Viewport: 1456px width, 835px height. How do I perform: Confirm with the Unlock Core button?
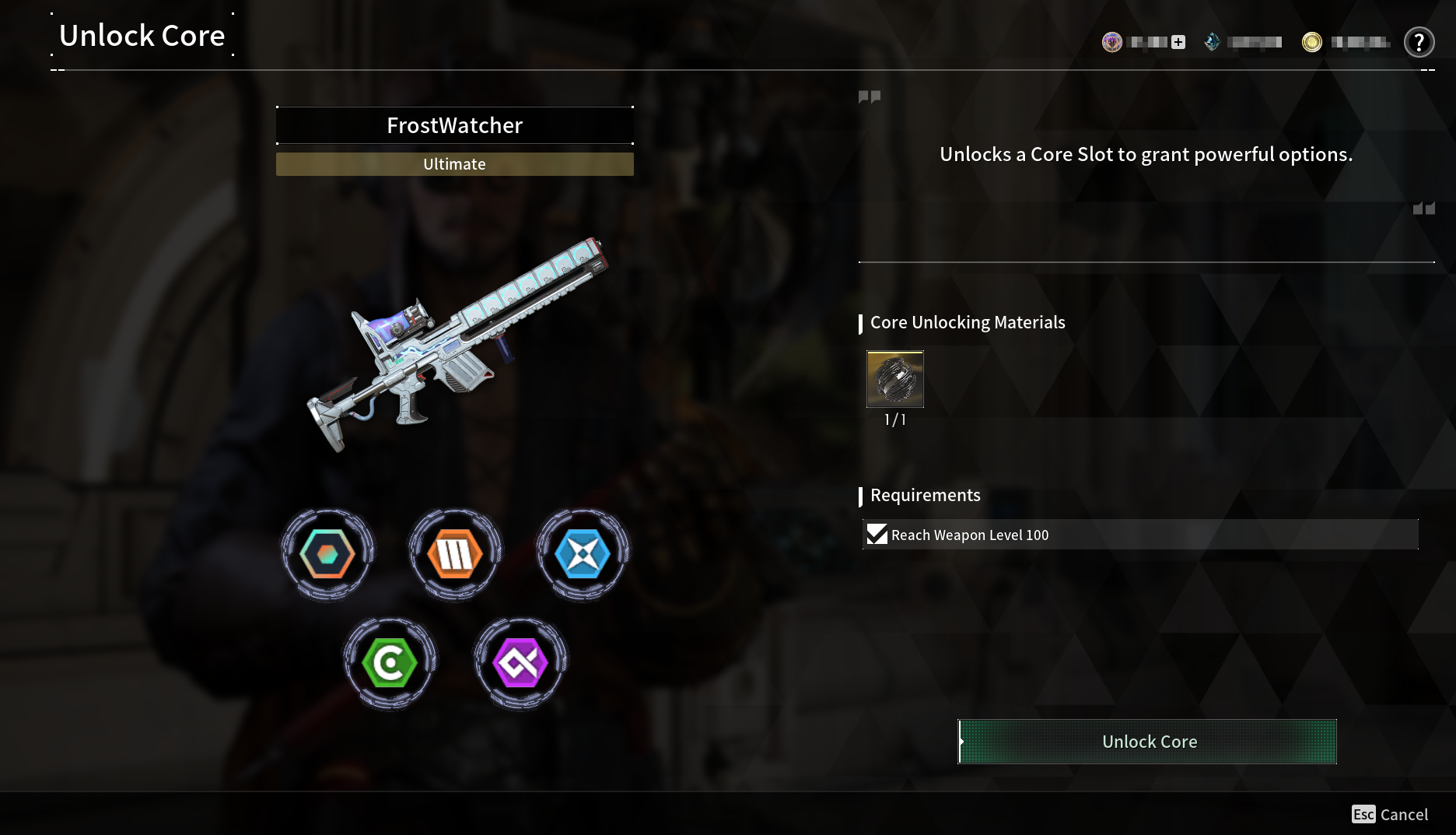click(1147, 742)
